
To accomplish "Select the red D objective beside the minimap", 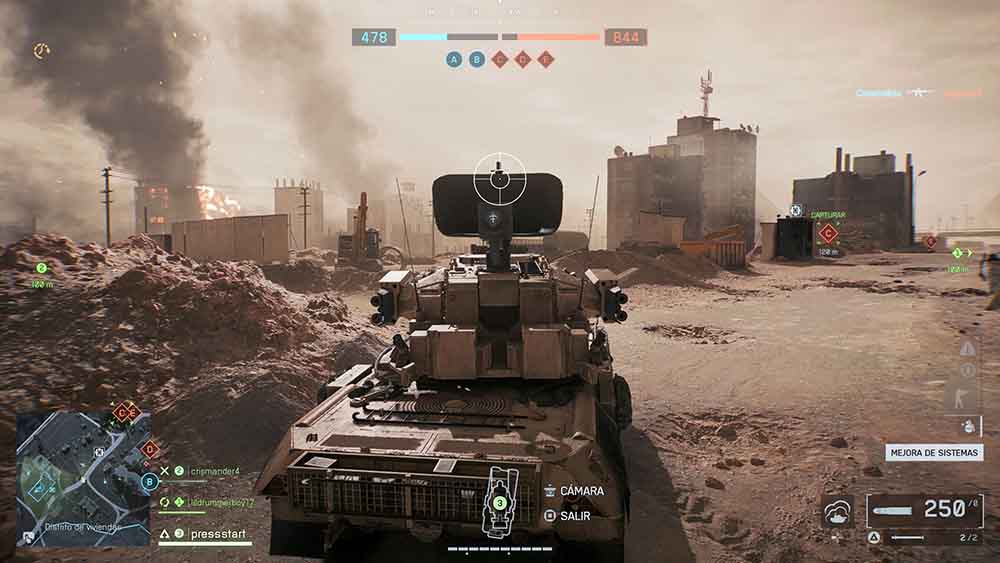I will (150, 450).
